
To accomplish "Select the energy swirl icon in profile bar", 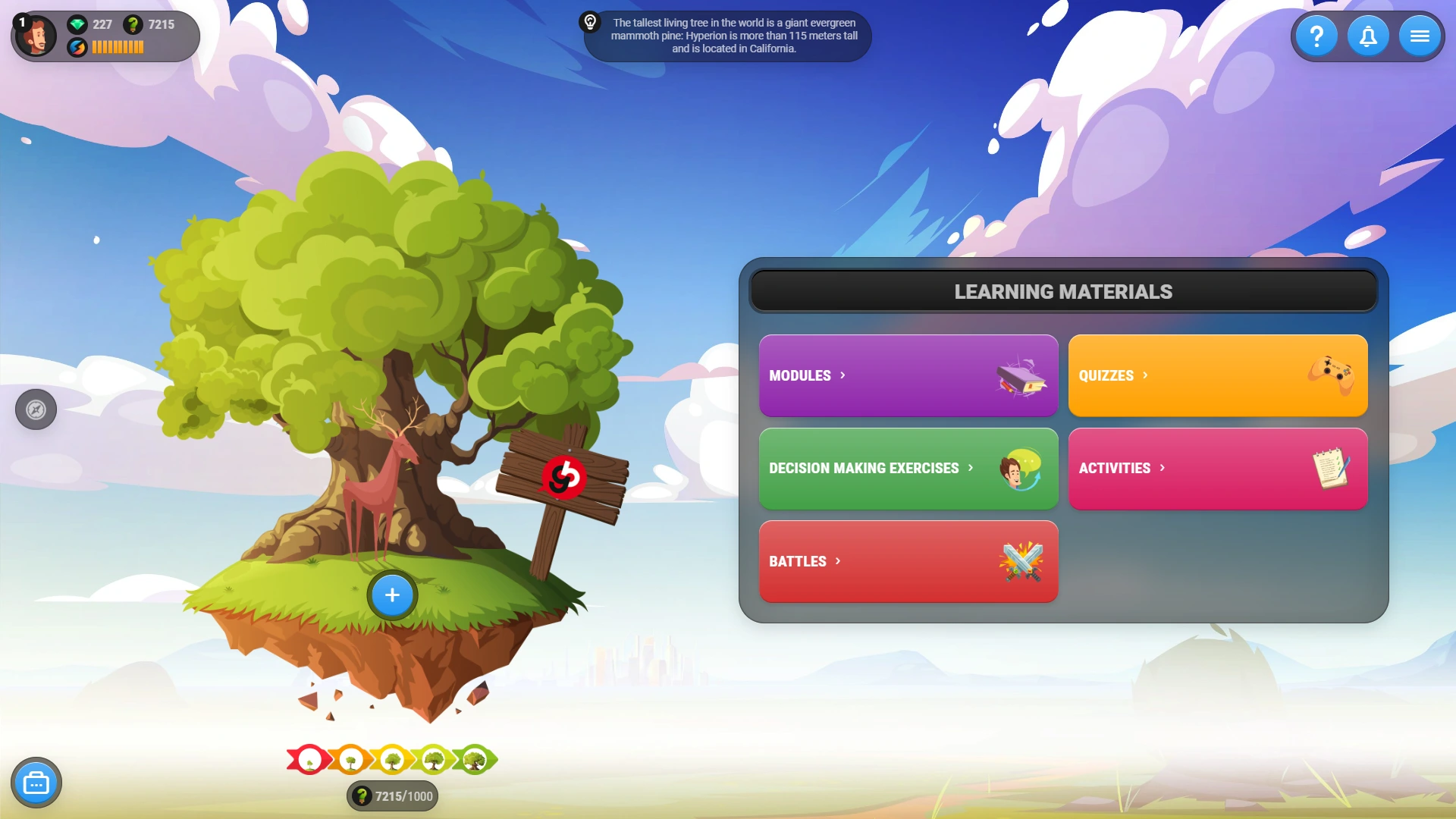I will pos(78,46).
